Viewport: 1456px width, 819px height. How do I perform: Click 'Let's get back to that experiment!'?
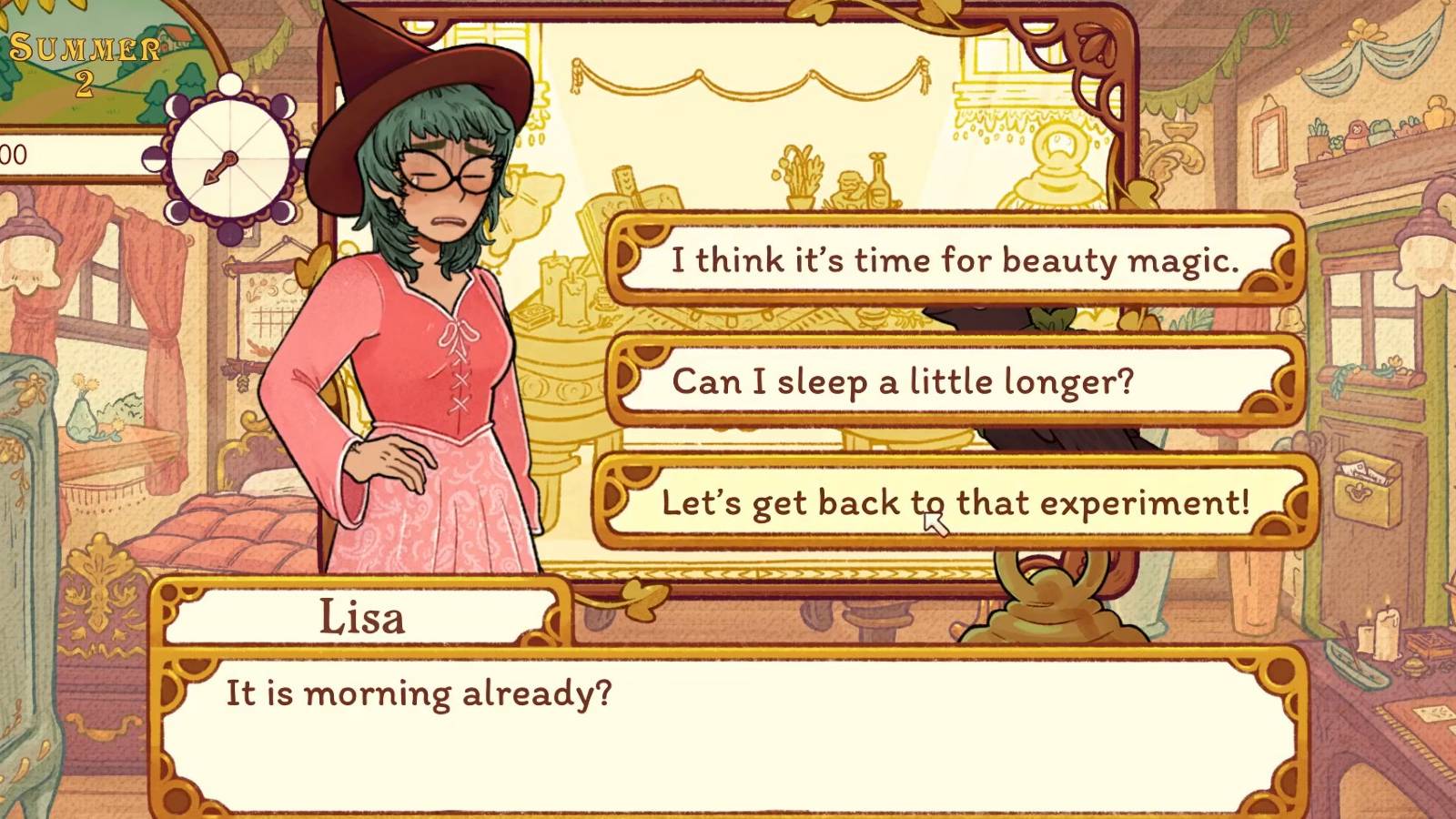pos(955,501)
